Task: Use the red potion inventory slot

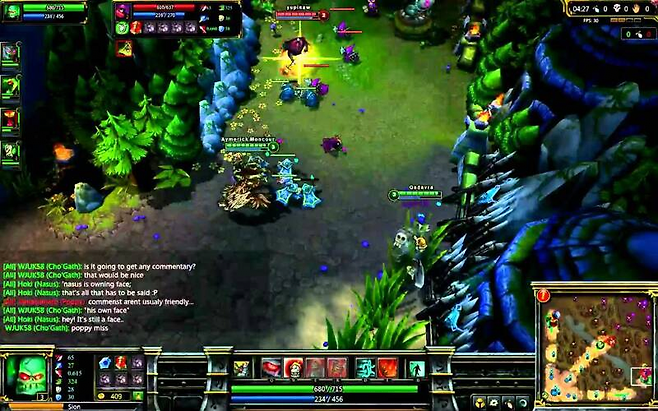Action: pos(120,362)
